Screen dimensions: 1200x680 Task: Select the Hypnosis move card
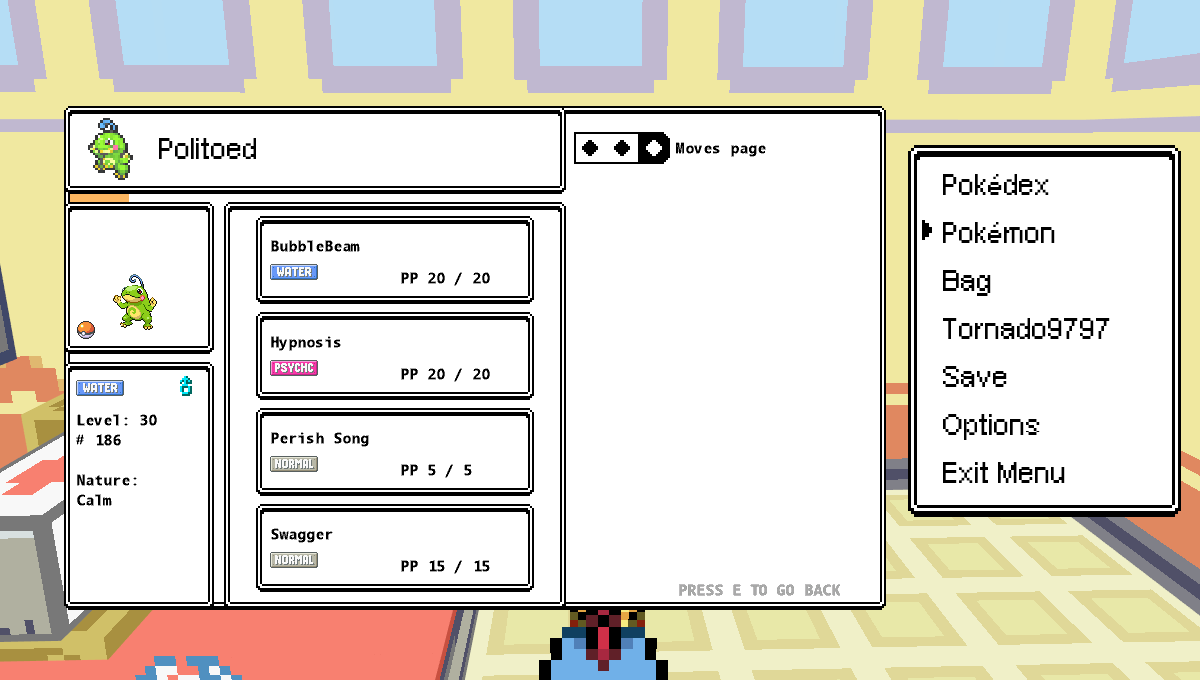[395, 356]
